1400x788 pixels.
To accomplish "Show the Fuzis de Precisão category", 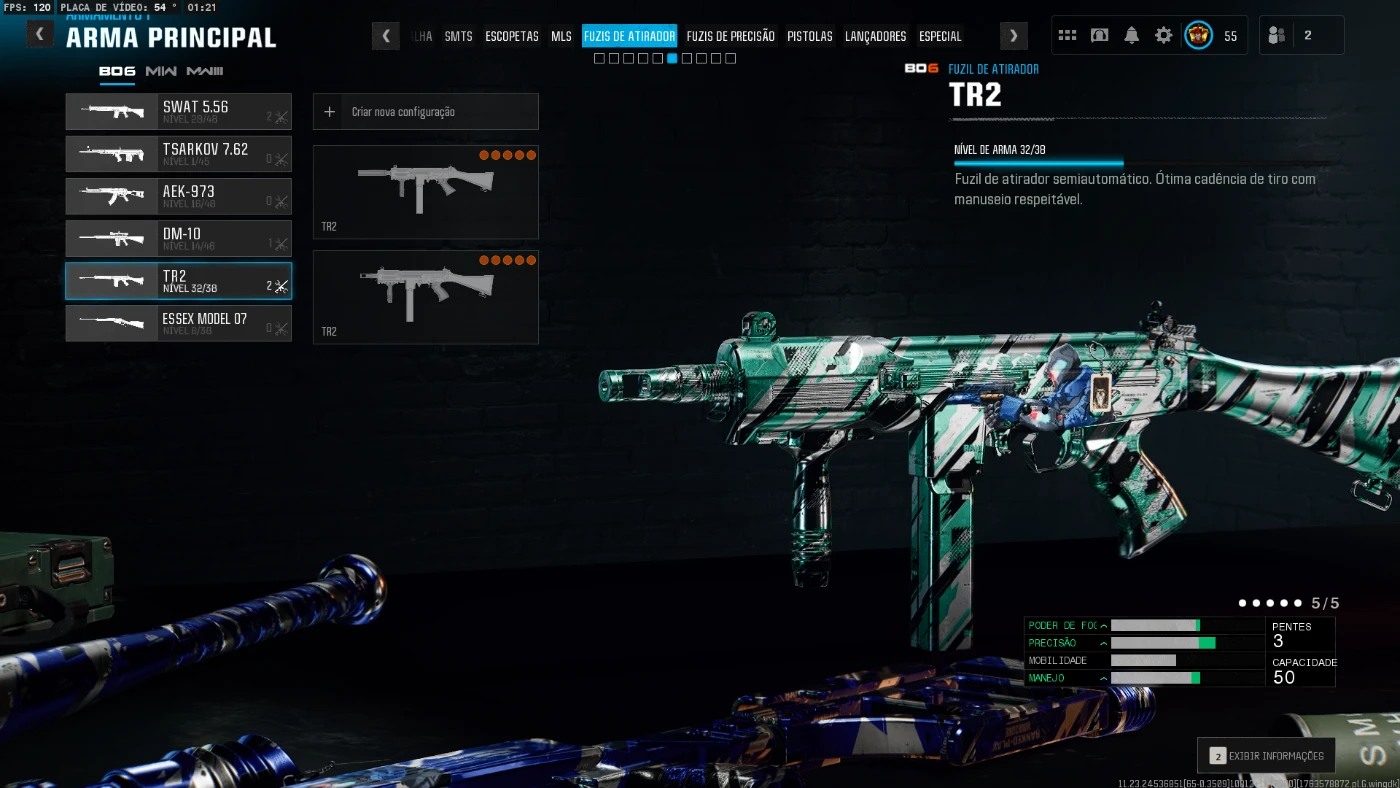I will pos(730,36).
